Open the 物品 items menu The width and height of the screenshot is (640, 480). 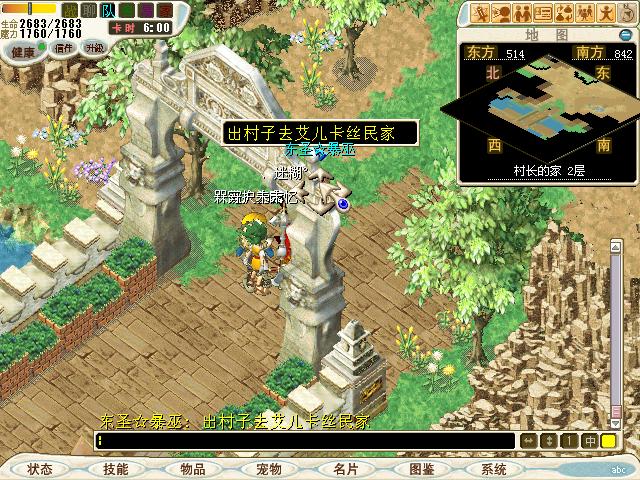coord(193,469)
